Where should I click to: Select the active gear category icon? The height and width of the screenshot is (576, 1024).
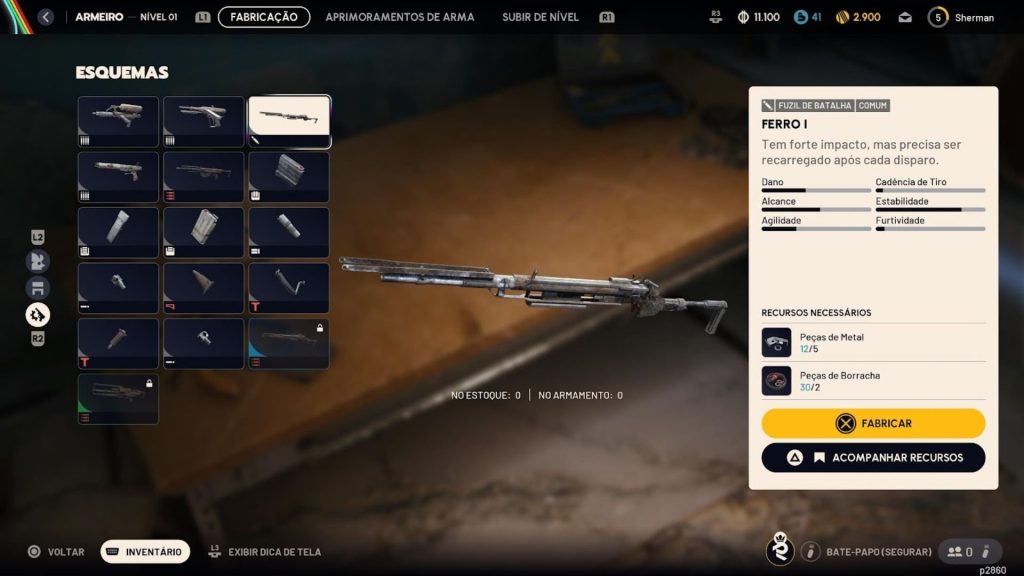[x=37, y=315]
